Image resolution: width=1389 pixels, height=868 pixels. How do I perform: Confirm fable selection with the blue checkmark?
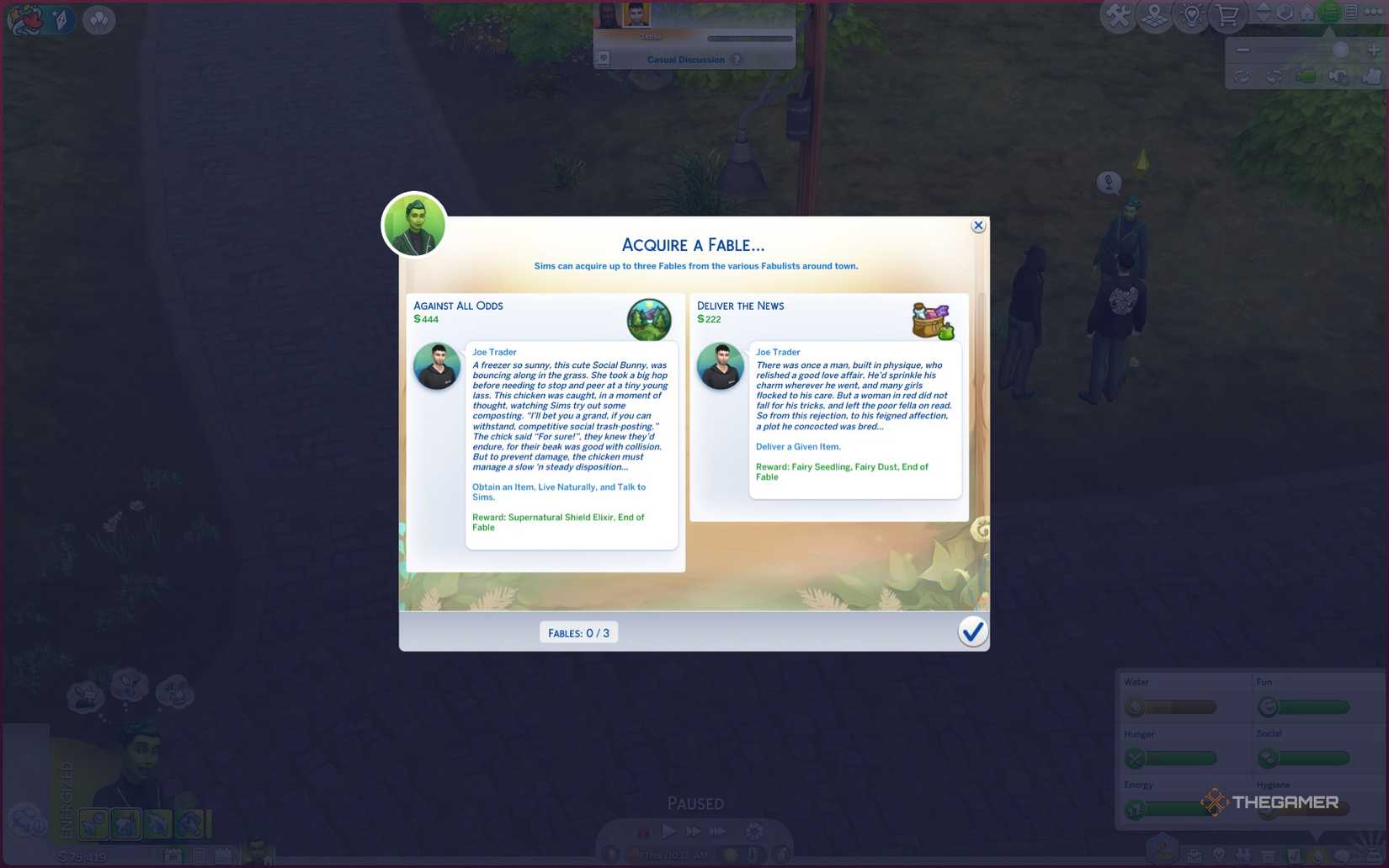[973, 631]
